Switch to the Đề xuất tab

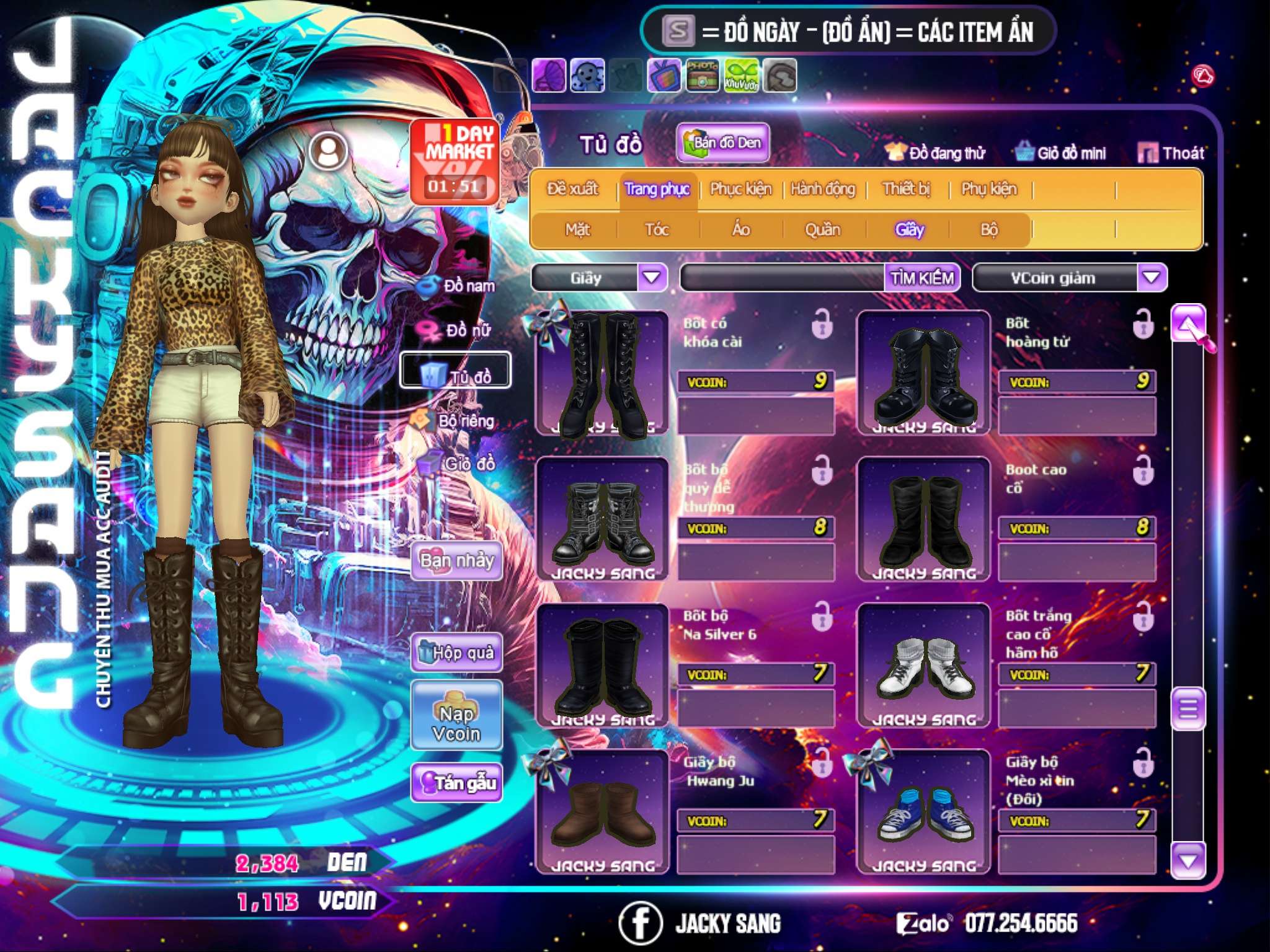(572, 189)
